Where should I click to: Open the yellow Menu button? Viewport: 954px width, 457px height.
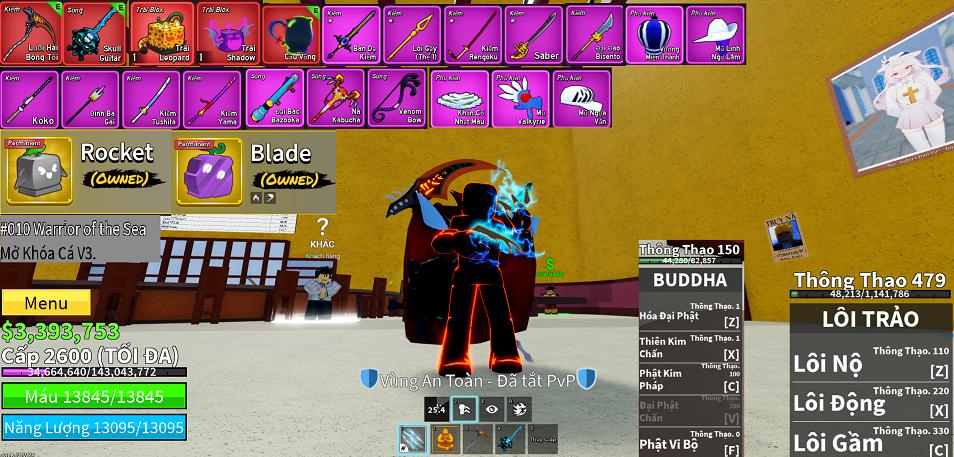click(46, 303)
